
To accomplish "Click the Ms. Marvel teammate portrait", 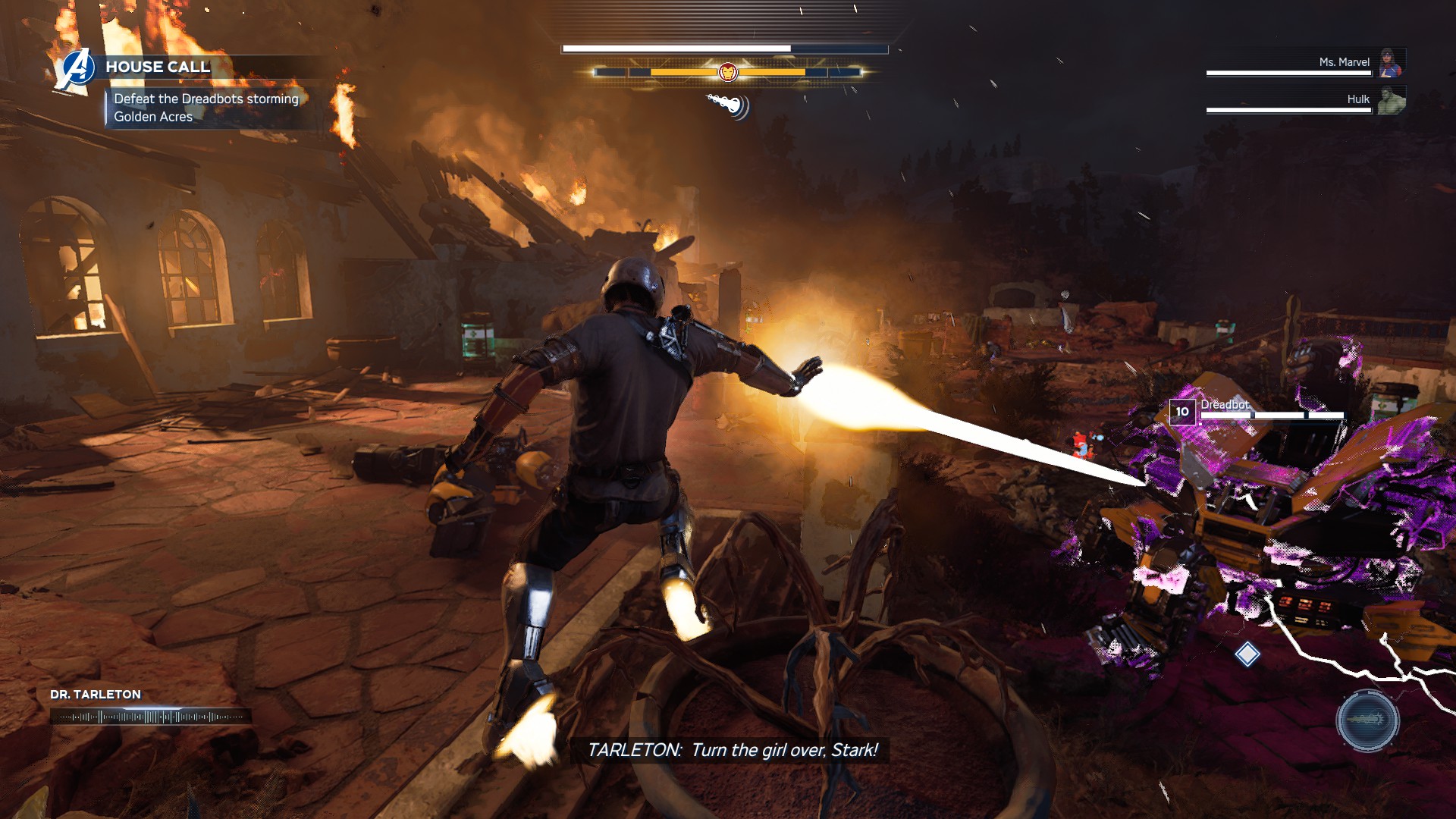I will [x=1391, y=63].
